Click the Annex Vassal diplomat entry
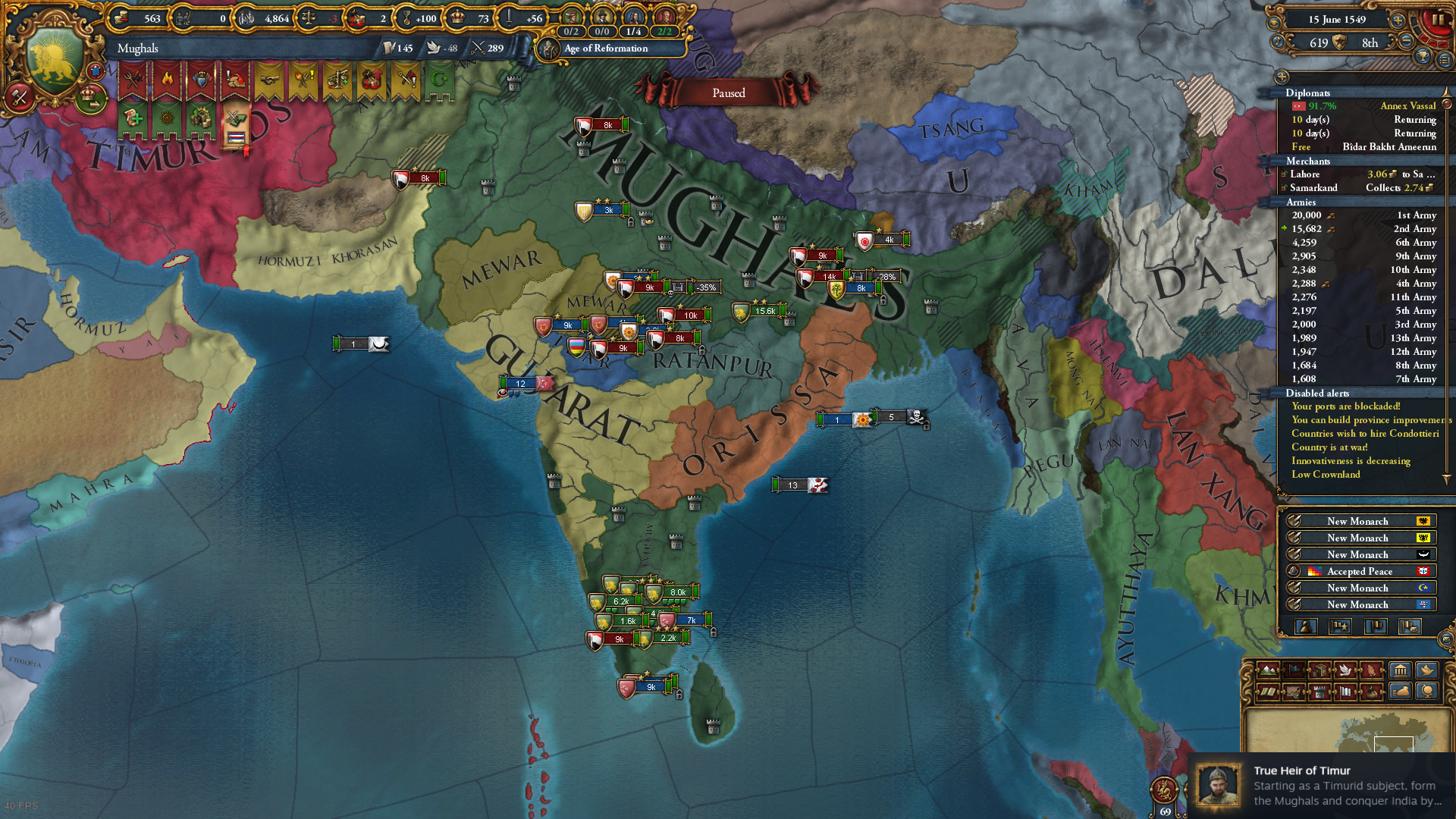 [1363, 106]
